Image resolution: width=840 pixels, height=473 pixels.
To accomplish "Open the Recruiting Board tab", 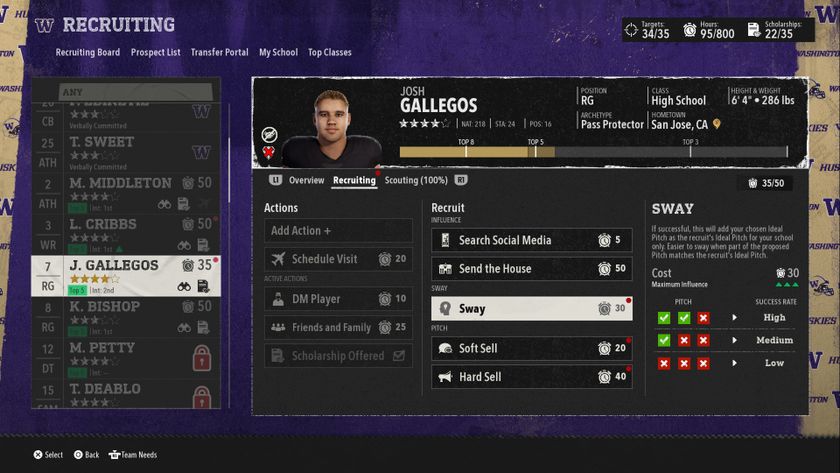I will pyautogui.click(x=88, y=52).
